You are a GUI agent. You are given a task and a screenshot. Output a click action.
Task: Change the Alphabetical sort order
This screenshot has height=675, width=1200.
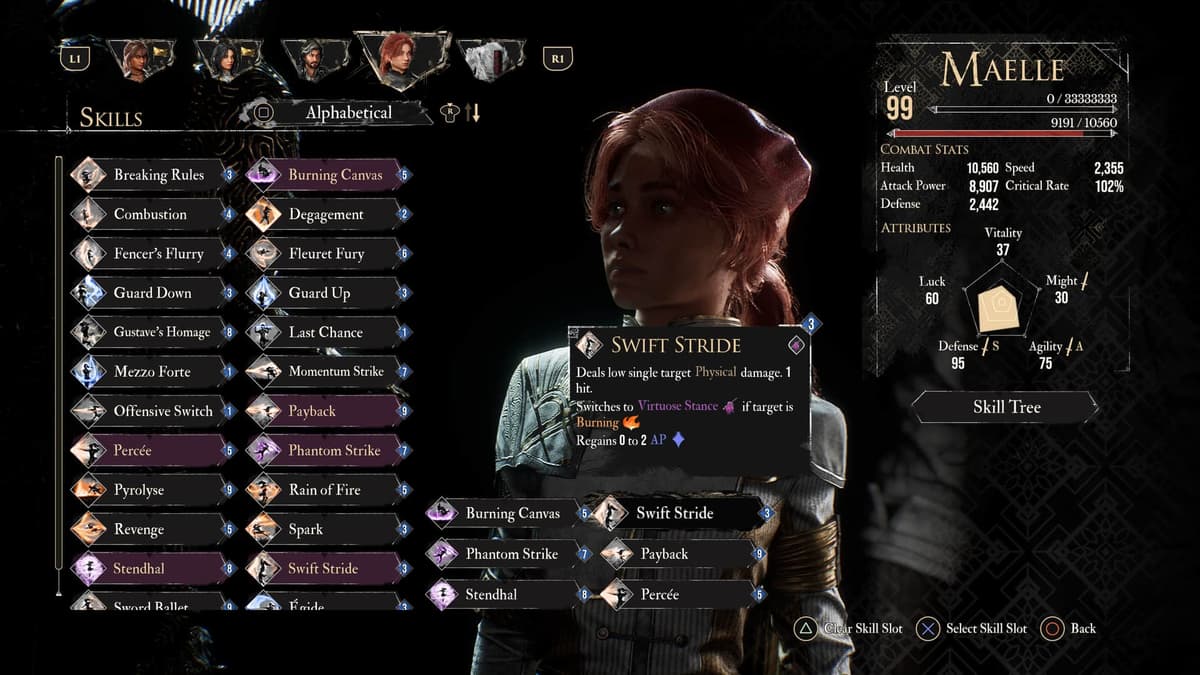pos(348,113)
